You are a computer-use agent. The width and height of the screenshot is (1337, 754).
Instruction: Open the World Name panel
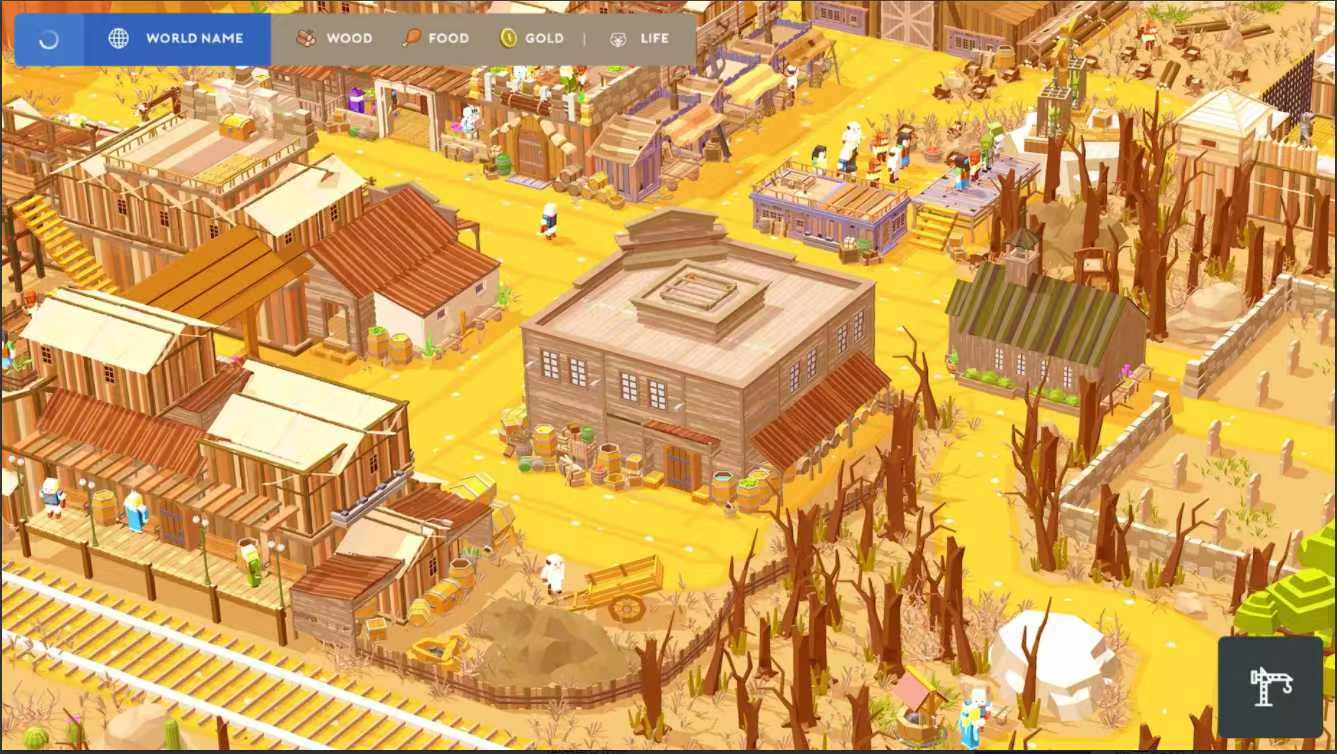[x=177, y=39]
